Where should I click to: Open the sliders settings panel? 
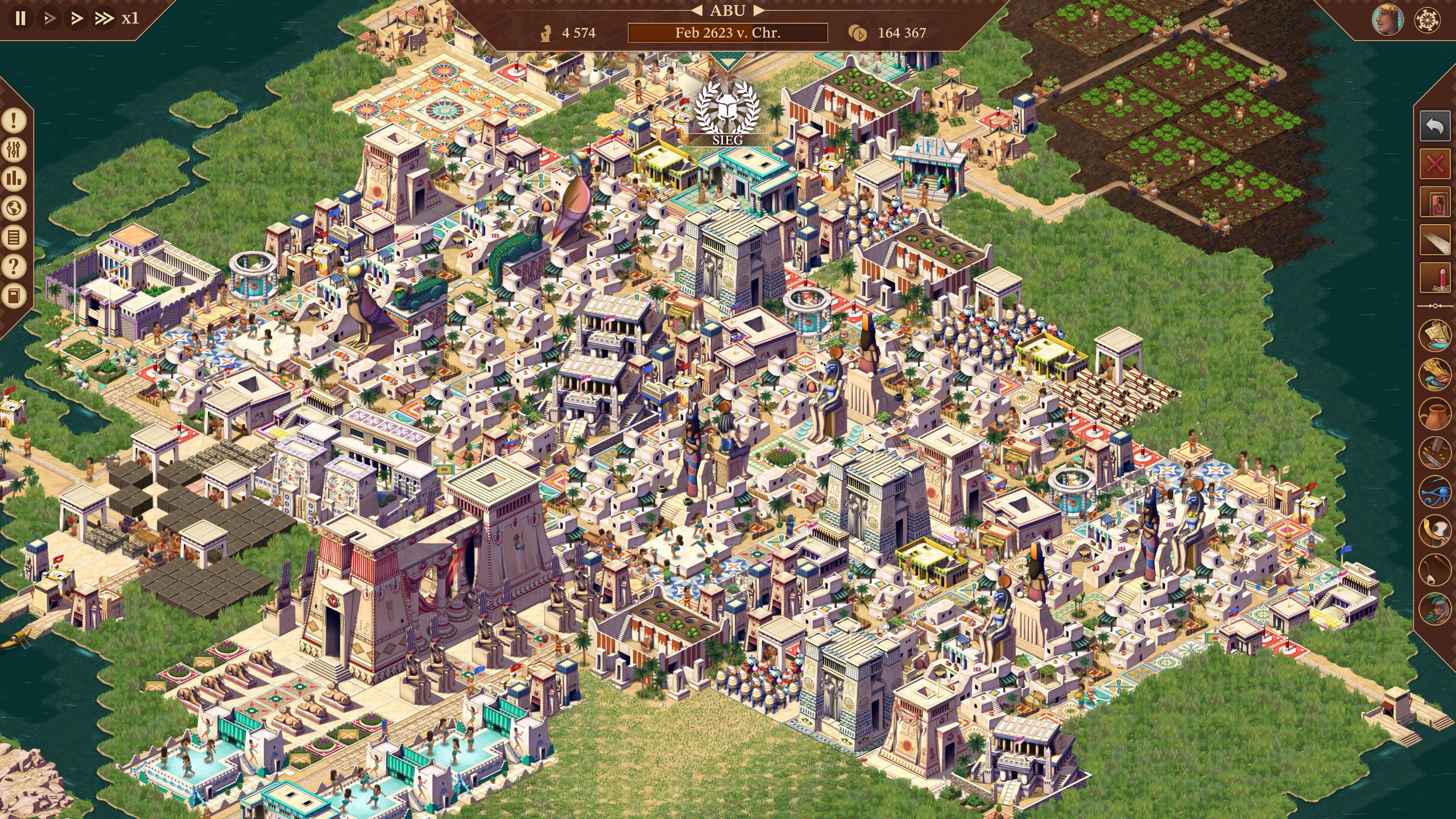click(14, 150)
